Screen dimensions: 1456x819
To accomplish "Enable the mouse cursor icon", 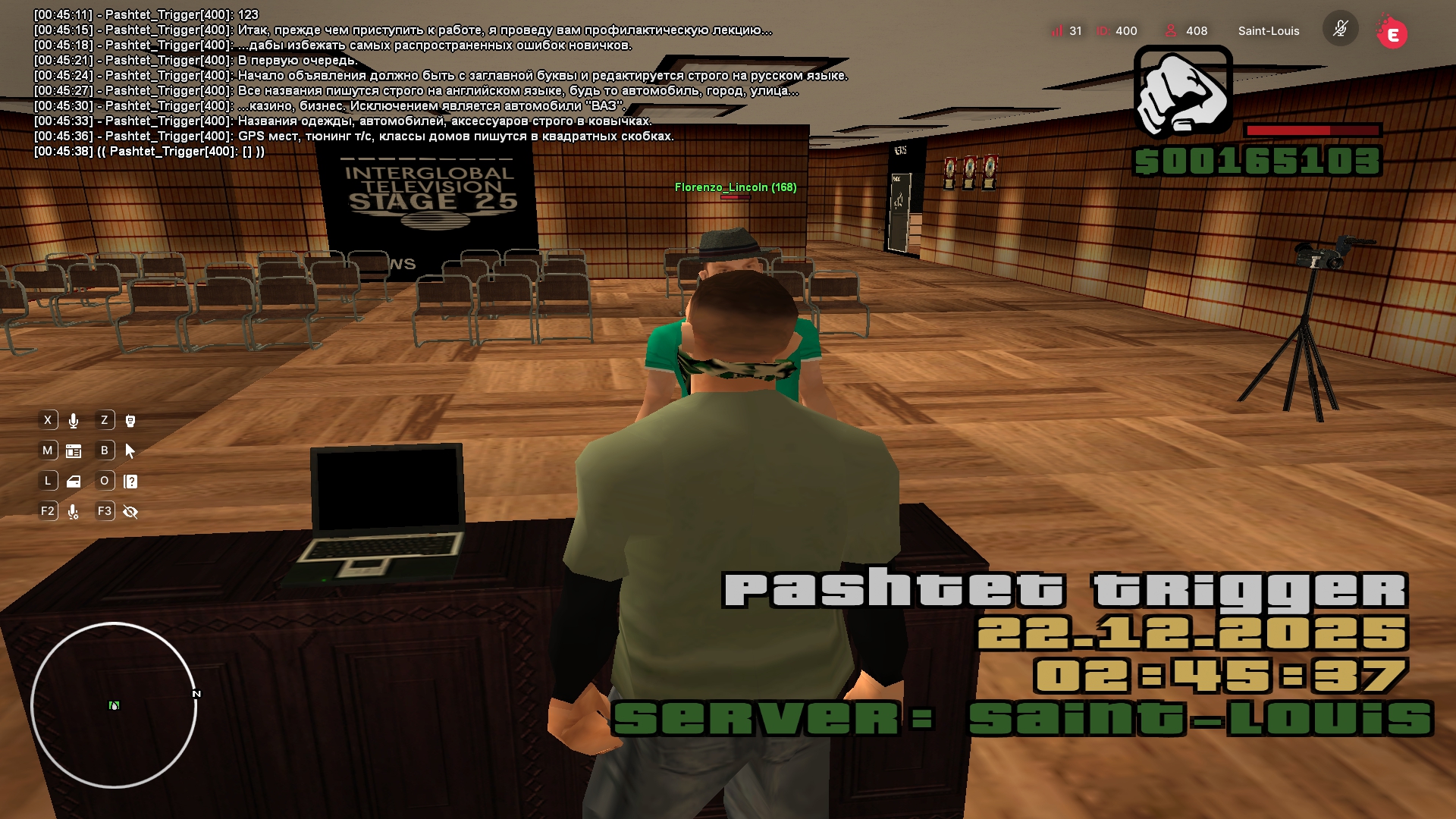I will [130, 451].
